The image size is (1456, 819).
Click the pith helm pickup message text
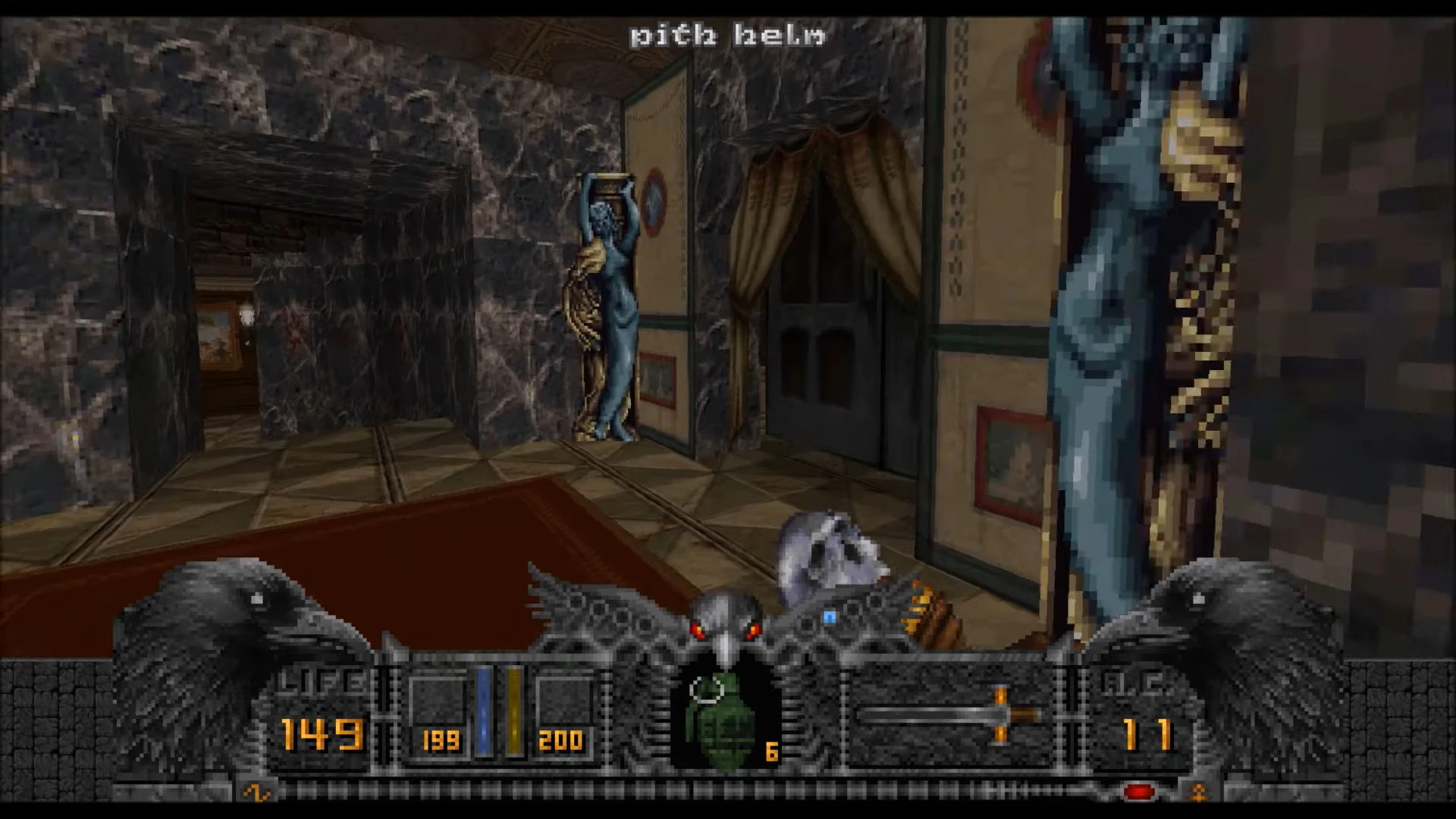point(726,34)
